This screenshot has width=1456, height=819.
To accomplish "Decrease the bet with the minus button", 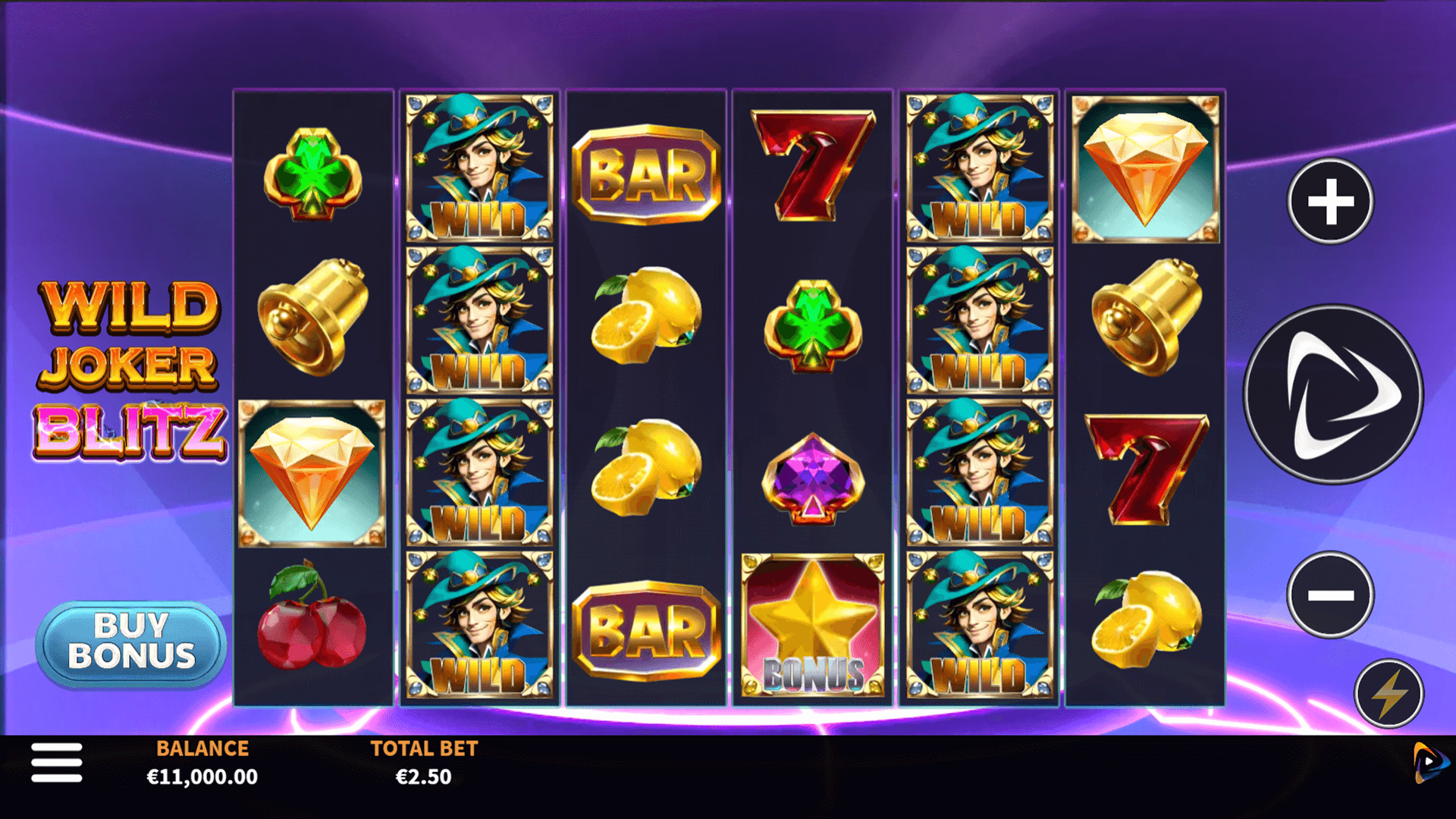I will 1330,595.
